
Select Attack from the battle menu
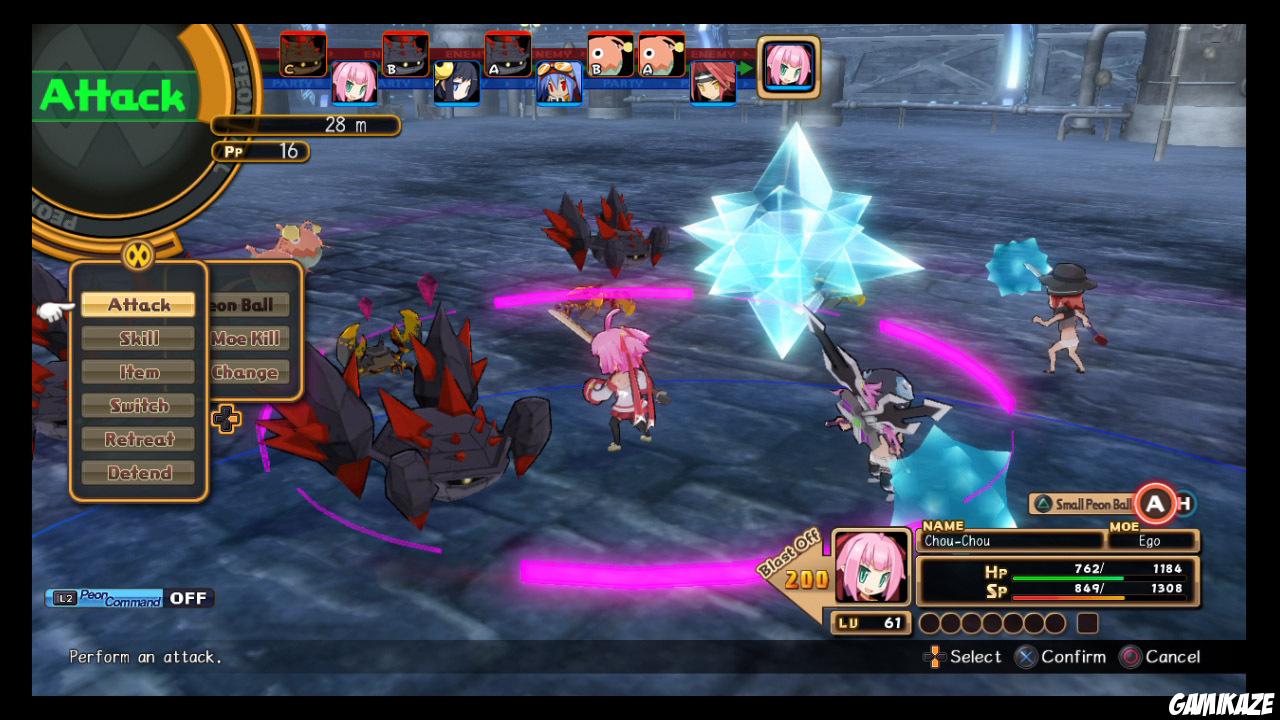(x=138, y=304)
